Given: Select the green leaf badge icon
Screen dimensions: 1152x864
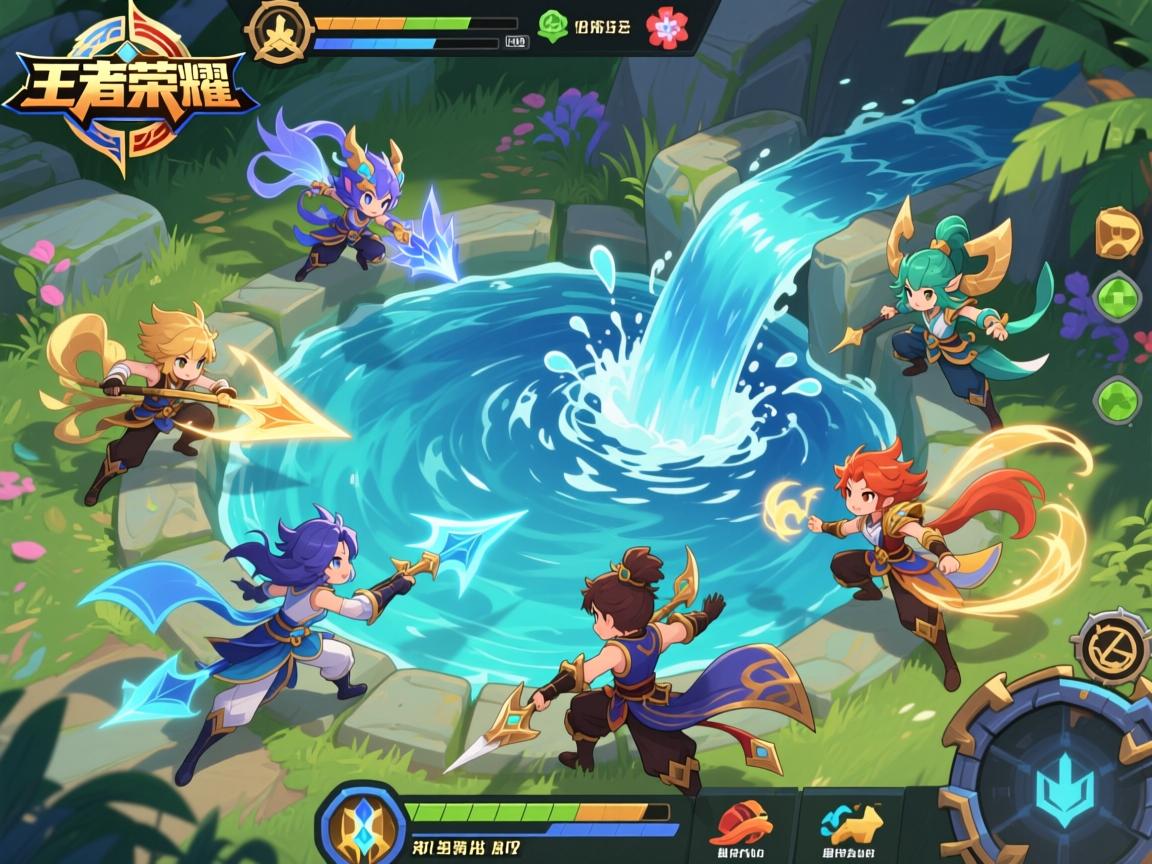Looking at the screenshot, I should 552,26.
